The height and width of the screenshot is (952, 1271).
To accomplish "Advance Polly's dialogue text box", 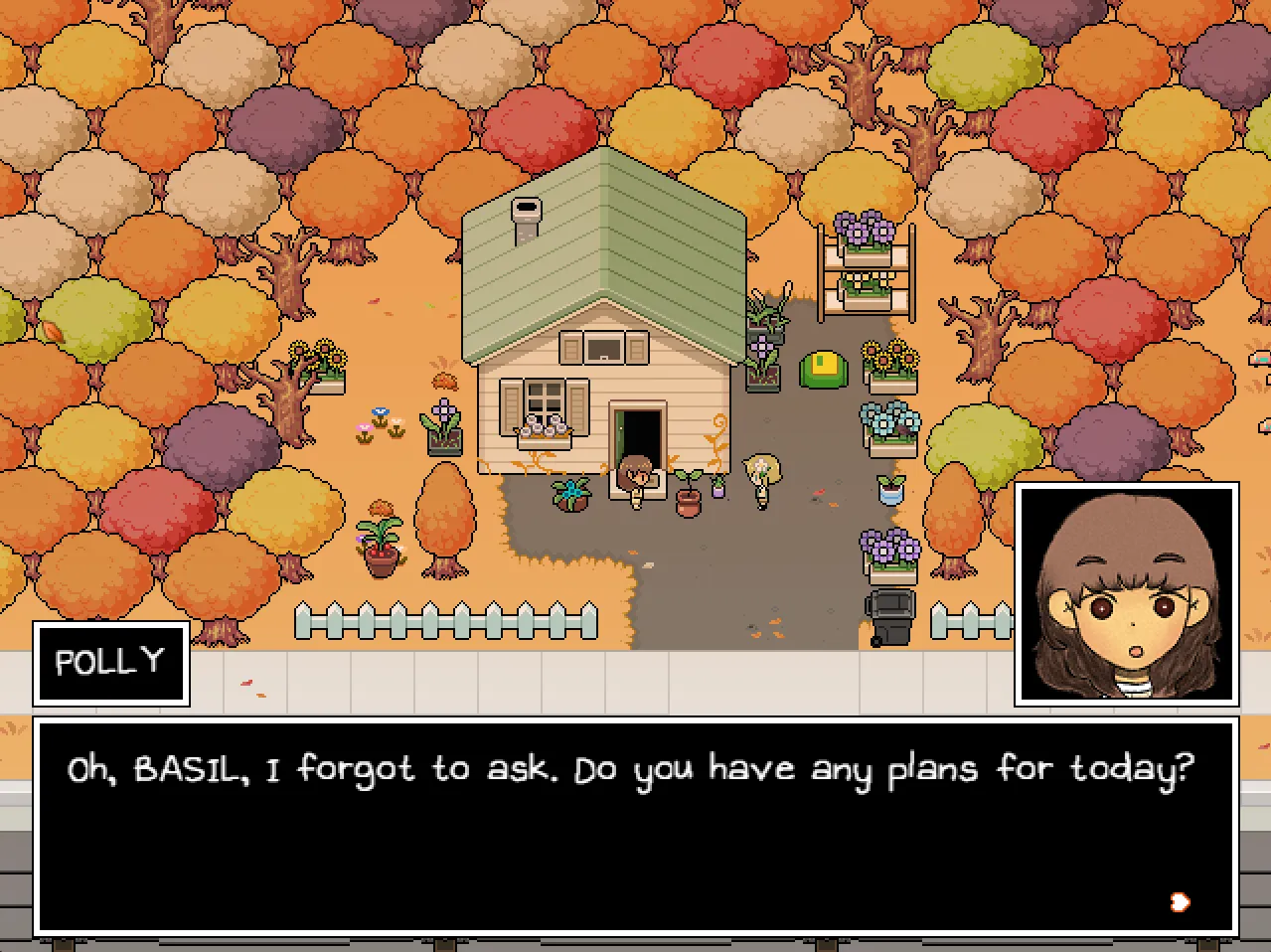I will point(635,827).
